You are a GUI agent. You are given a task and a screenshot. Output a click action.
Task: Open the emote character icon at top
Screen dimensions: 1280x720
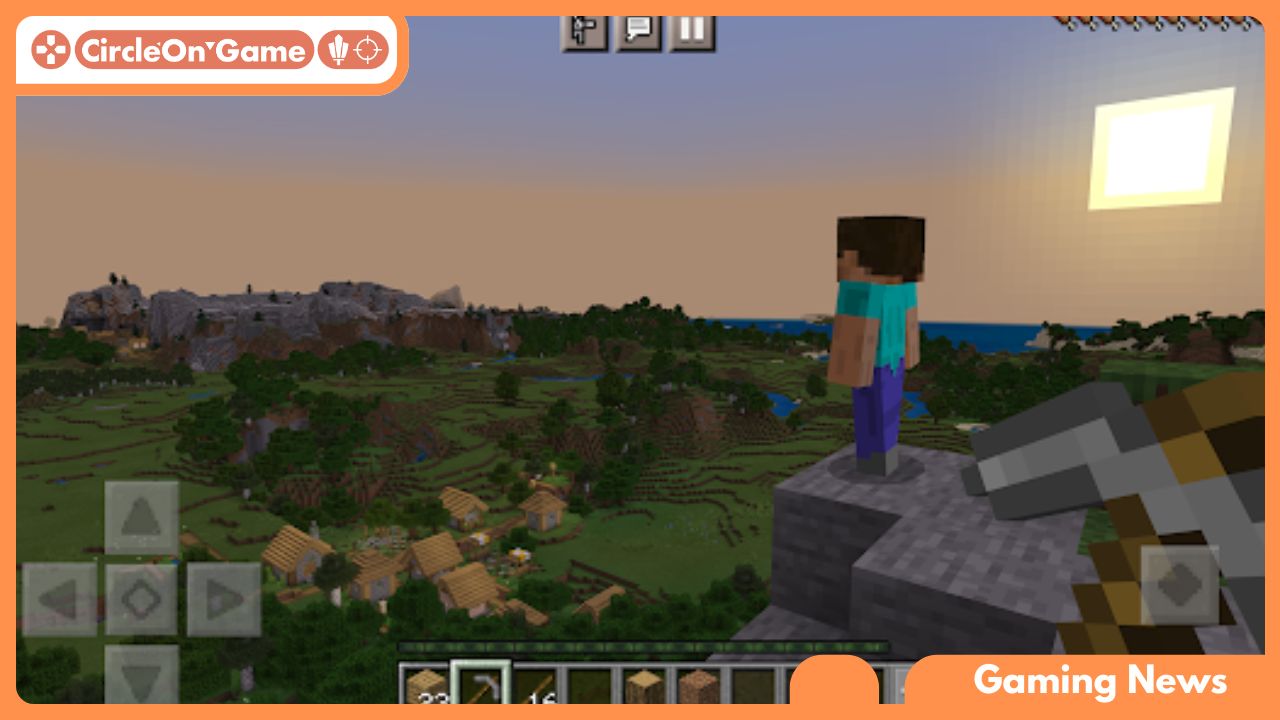pos(583,31)
